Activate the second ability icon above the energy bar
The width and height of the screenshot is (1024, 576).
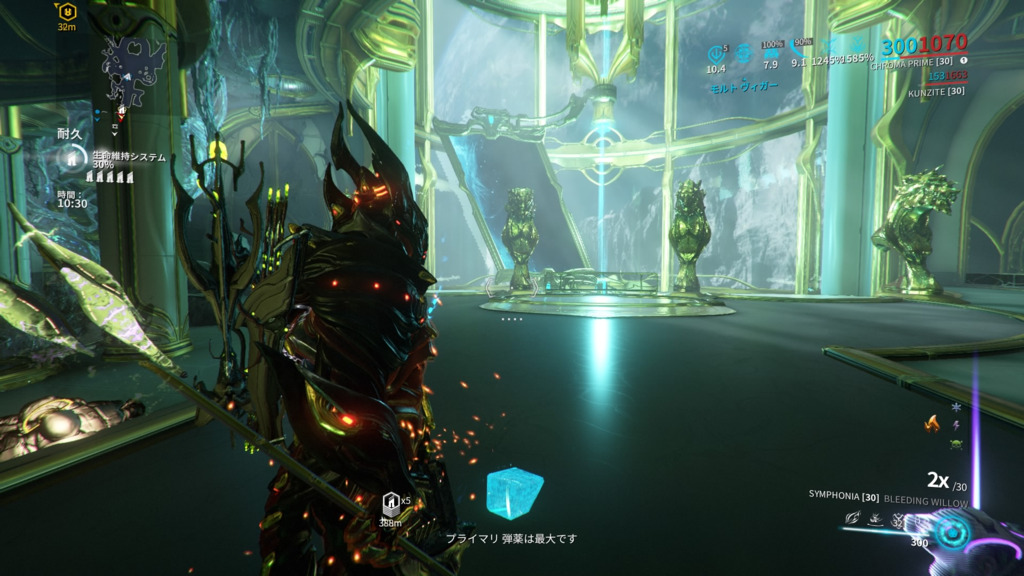876,517
